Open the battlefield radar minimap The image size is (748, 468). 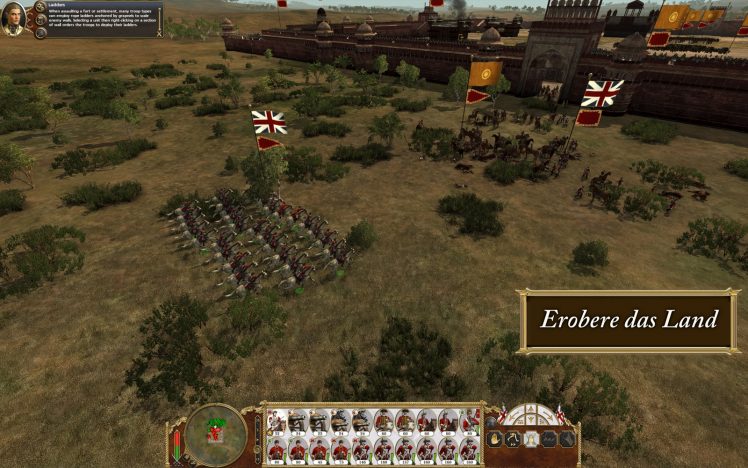(216, 429)
